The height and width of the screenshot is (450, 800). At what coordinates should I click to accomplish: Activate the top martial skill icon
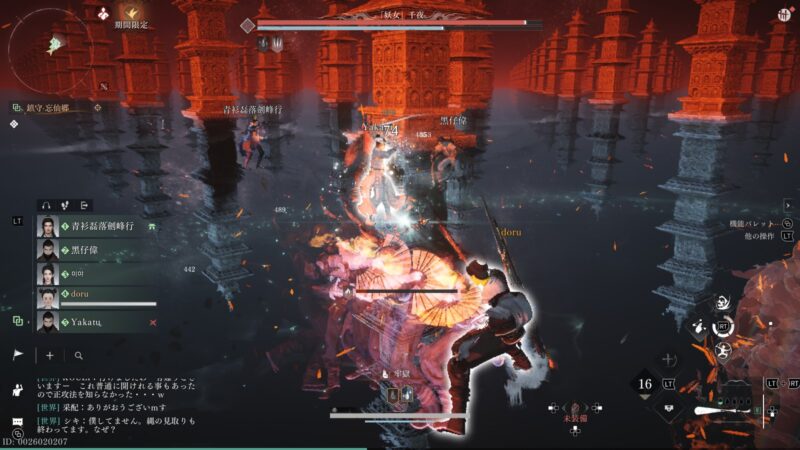[721, 303]
